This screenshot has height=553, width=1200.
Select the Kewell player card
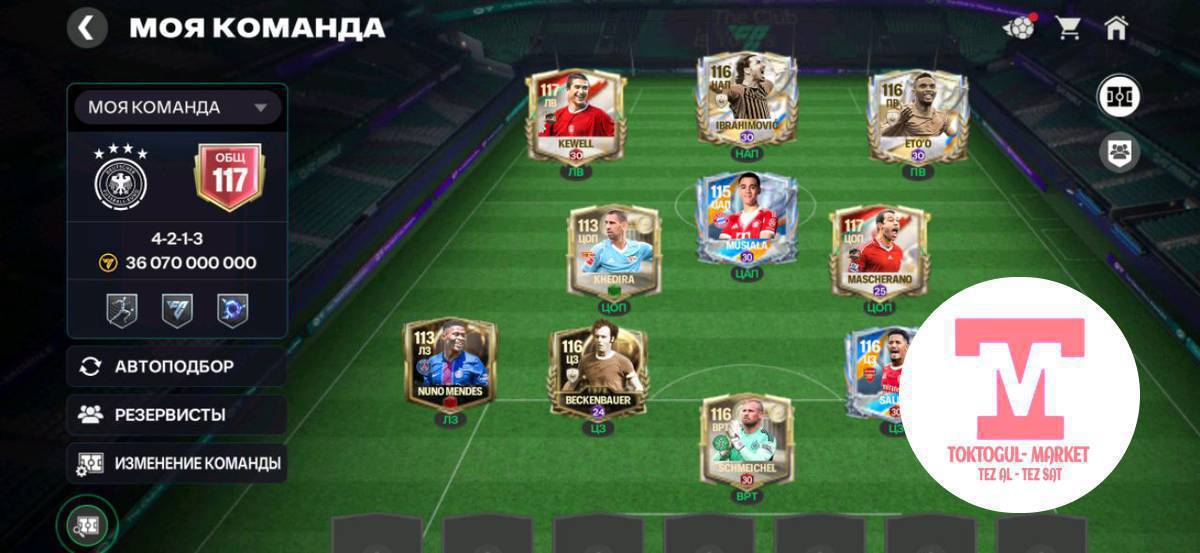pos(575,113)
